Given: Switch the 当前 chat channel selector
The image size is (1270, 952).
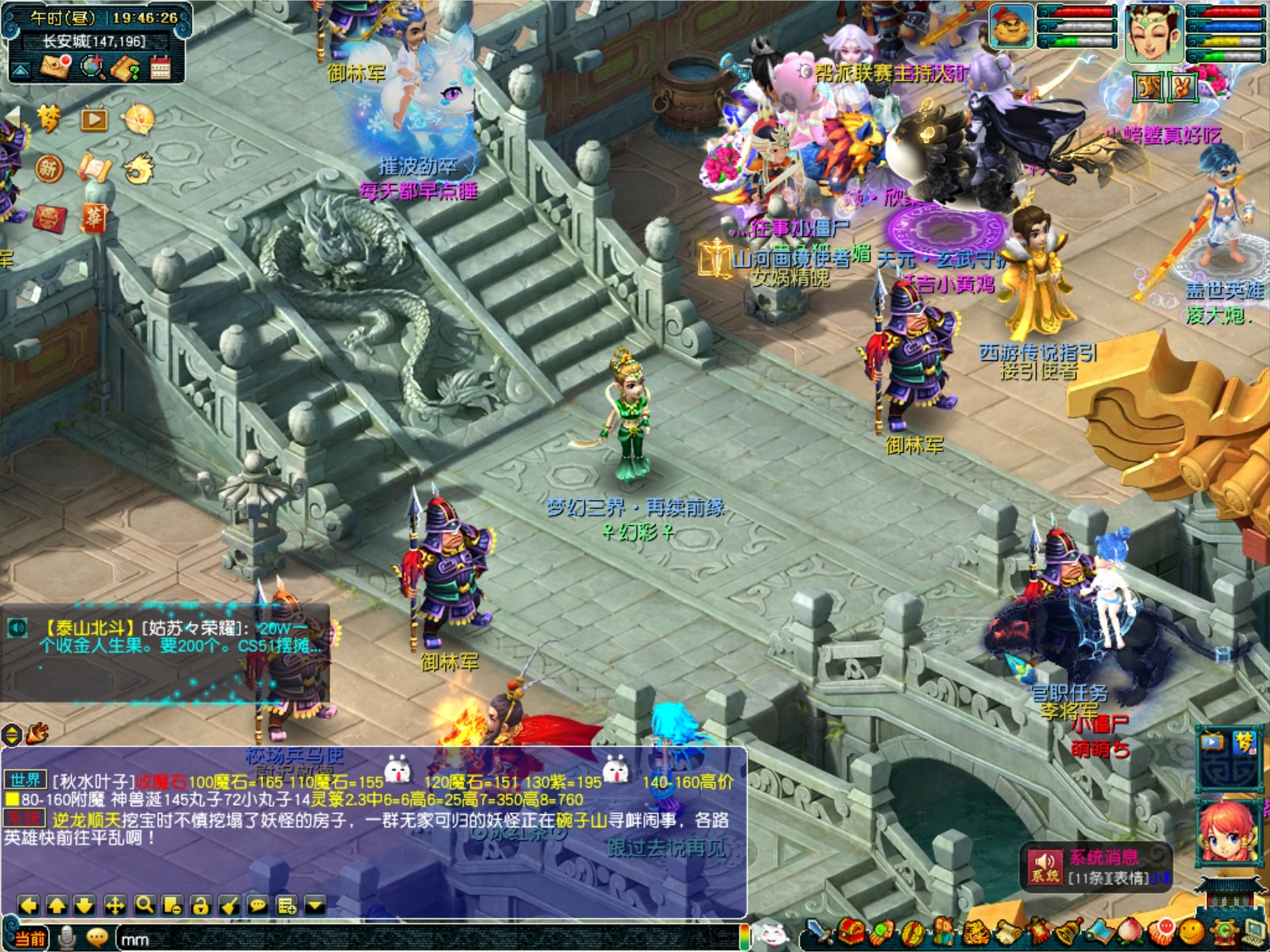Looking at the screenshot, I should 30,939.
